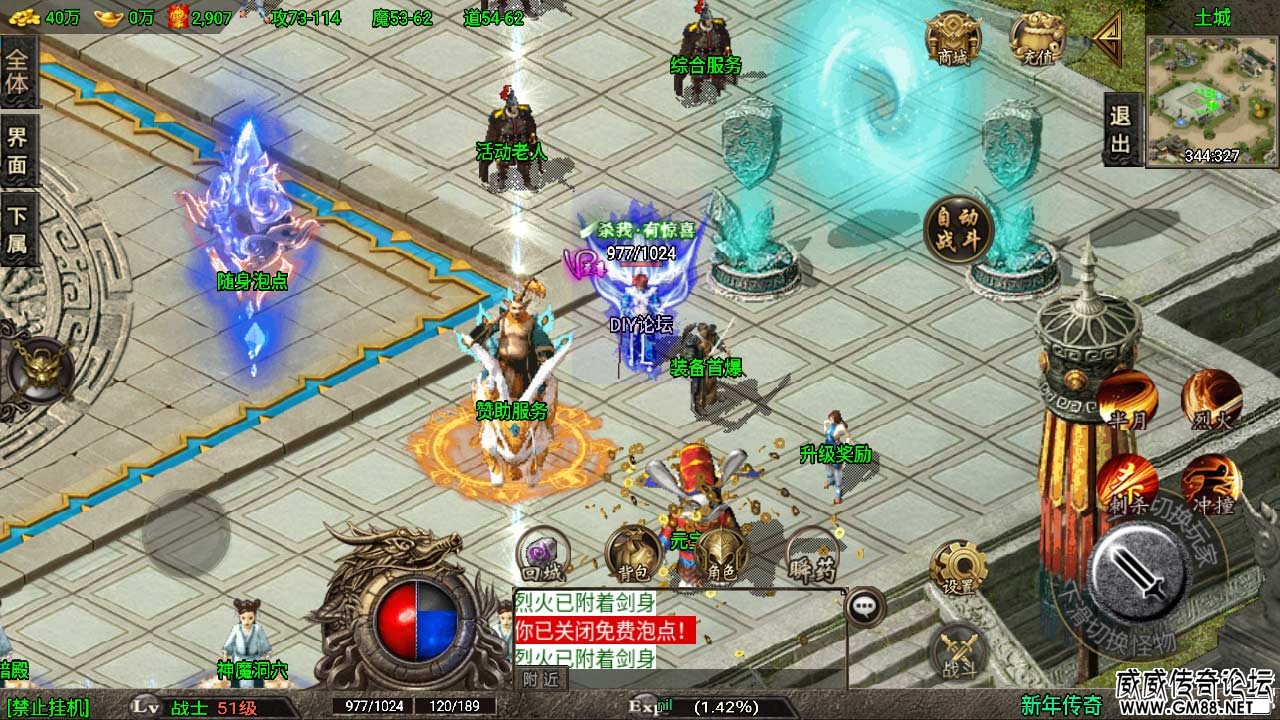Image resolution: width=1280 pixels, height=720 pixels.
Task: Use the 回城 return-to-town button
Action: tap(541, 555)
